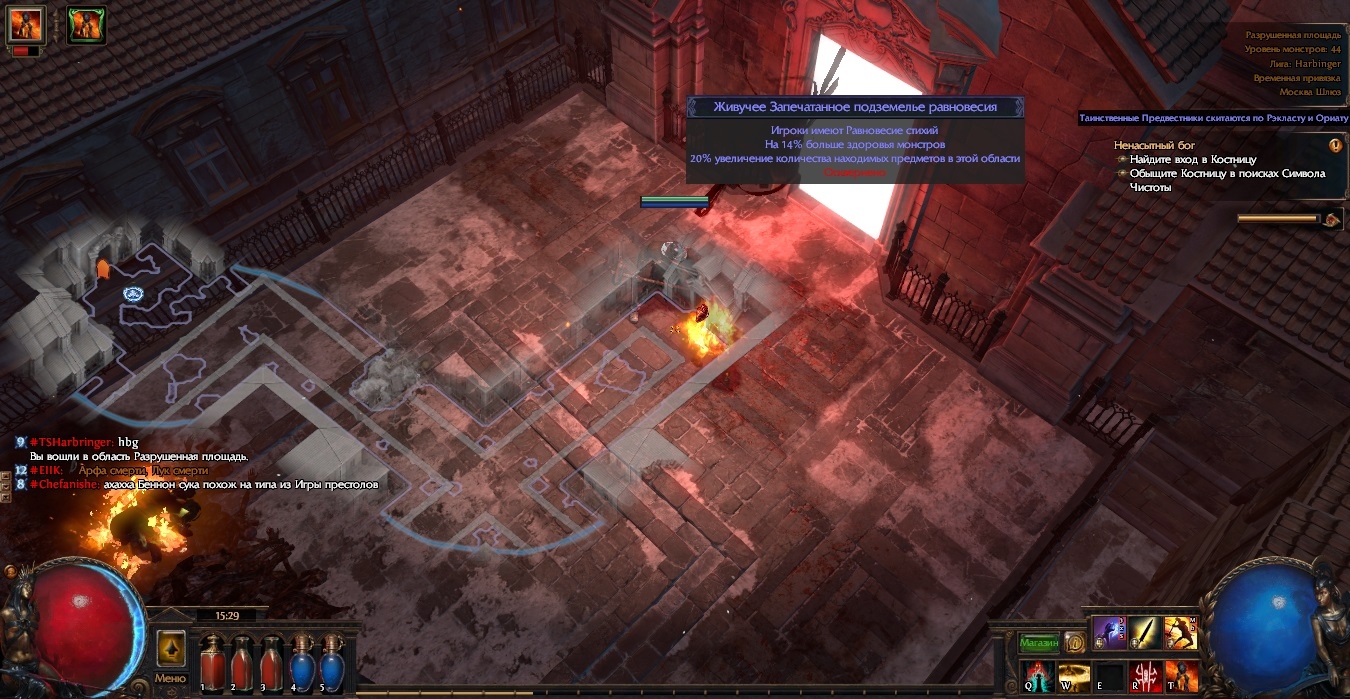The width and height of the screenshot is (1350, 699).
Task: Use the ornate life flask in slot 1
Action: coord(211,661)
